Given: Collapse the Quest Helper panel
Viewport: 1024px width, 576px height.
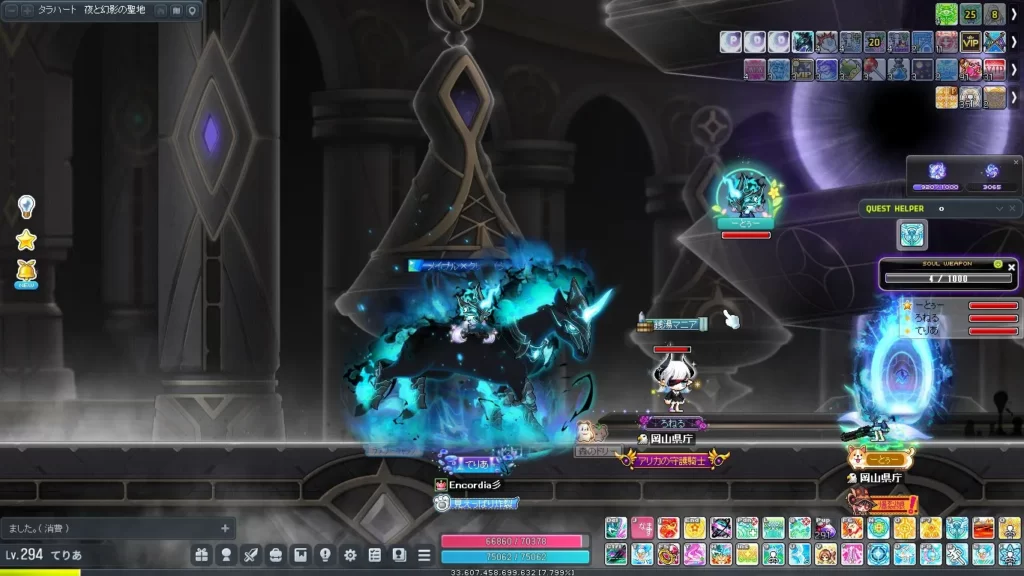Looking at the screenshot, I should pyautogui.click(x=999, y=209).
